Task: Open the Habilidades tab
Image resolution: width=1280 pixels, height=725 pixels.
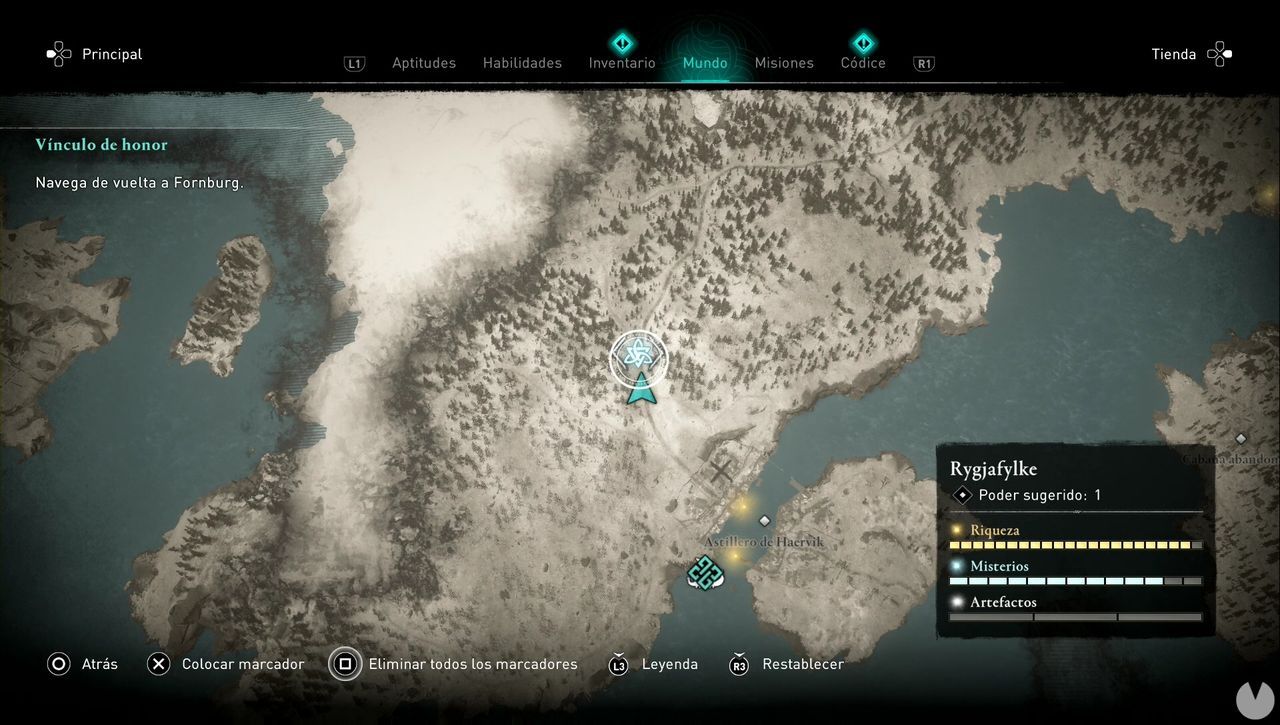Action: (x=522, y=63)
